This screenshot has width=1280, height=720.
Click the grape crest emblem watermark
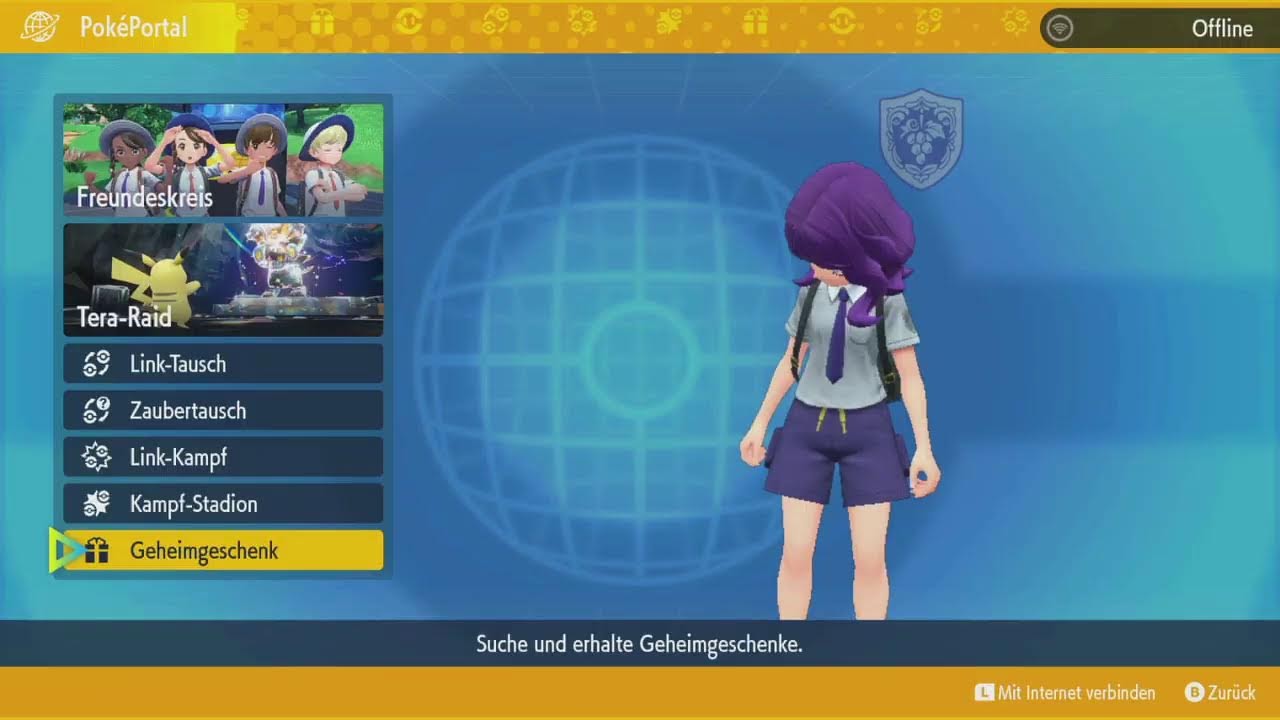pos(922,139)
